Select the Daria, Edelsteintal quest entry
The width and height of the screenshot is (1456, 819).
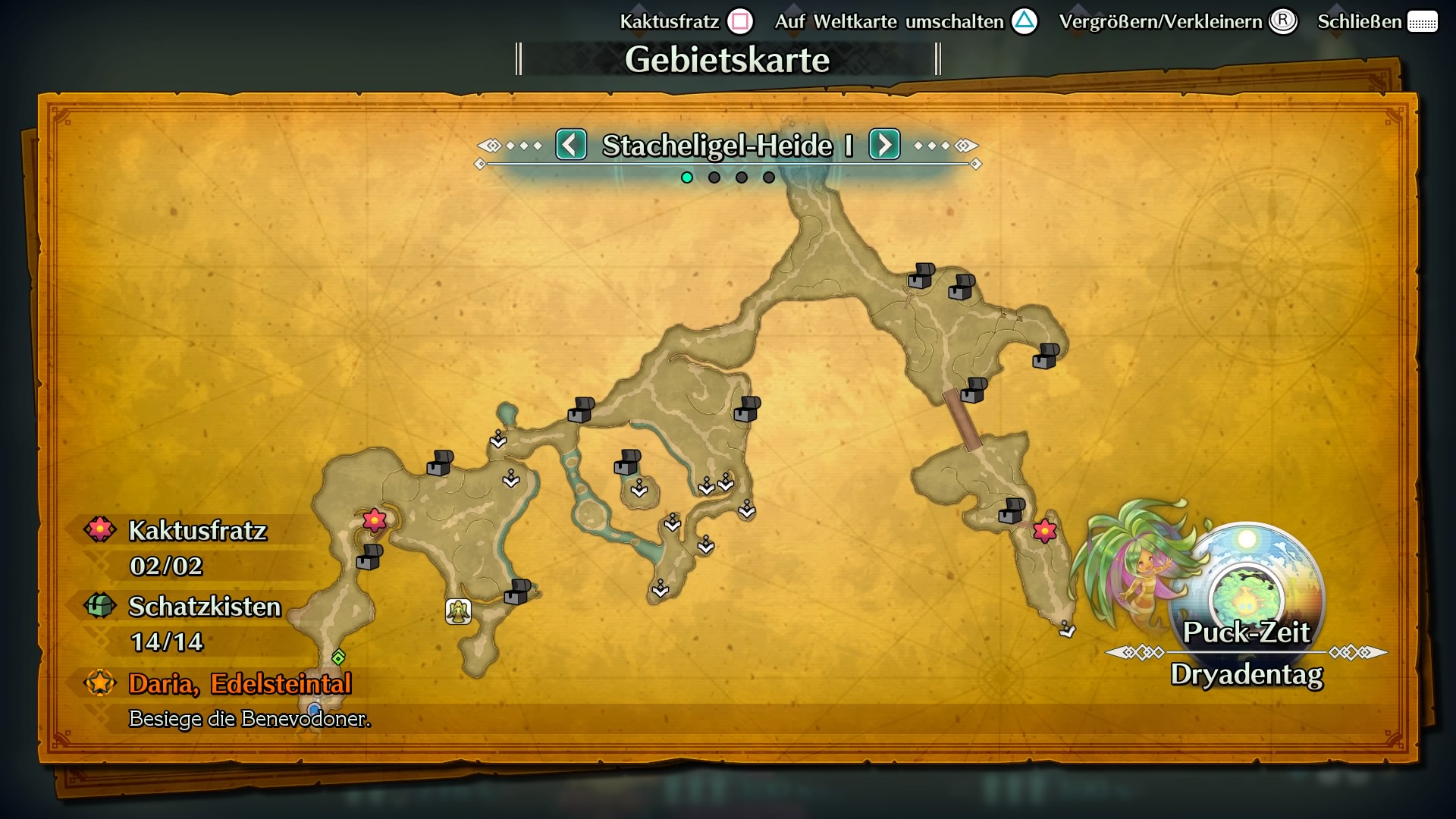pos(241,684)
